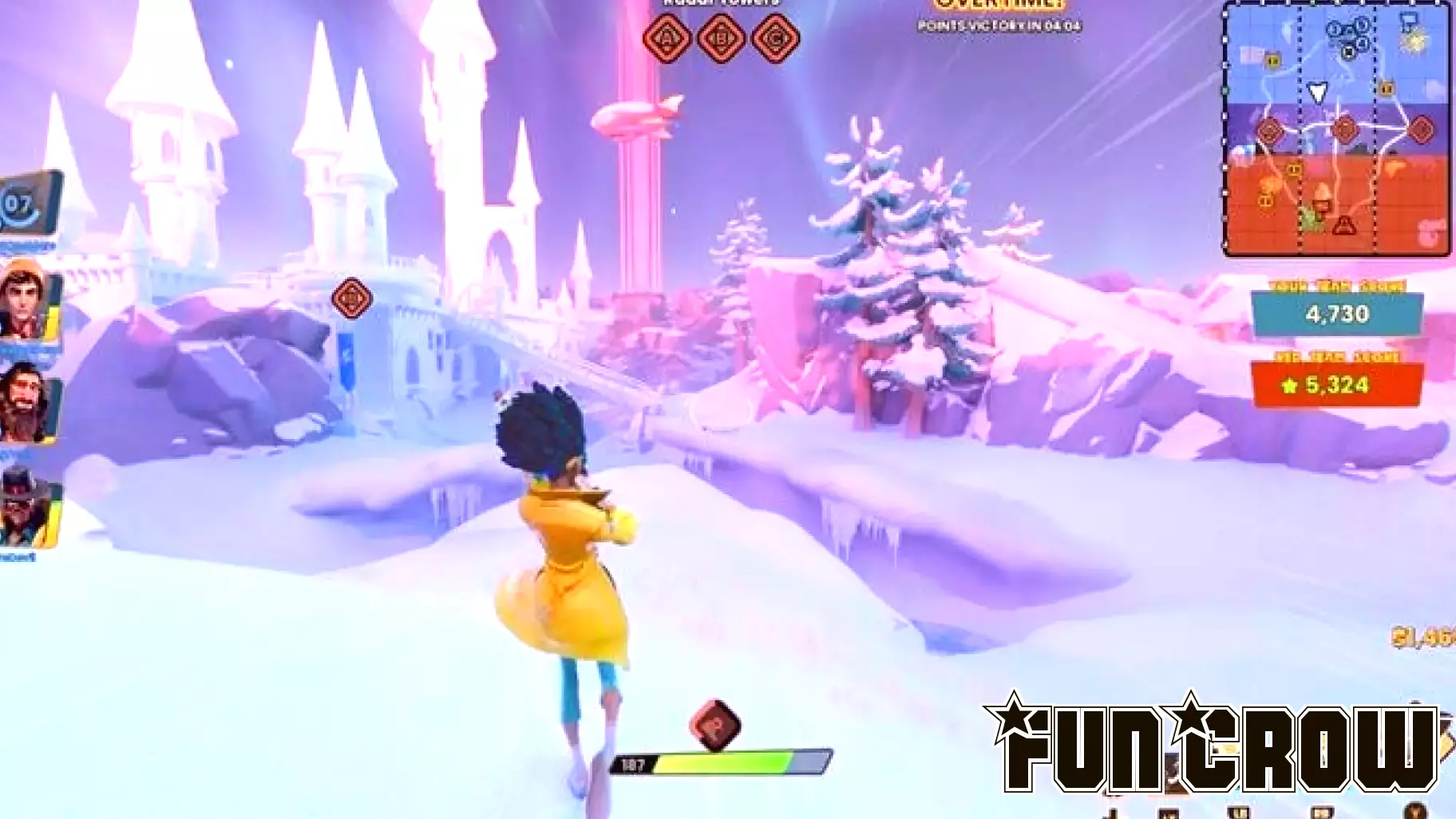The width and height of the screenshot is (1456, 819).
Task: Click the tower waypoint marker on the castle
Action: pos(351,299)
